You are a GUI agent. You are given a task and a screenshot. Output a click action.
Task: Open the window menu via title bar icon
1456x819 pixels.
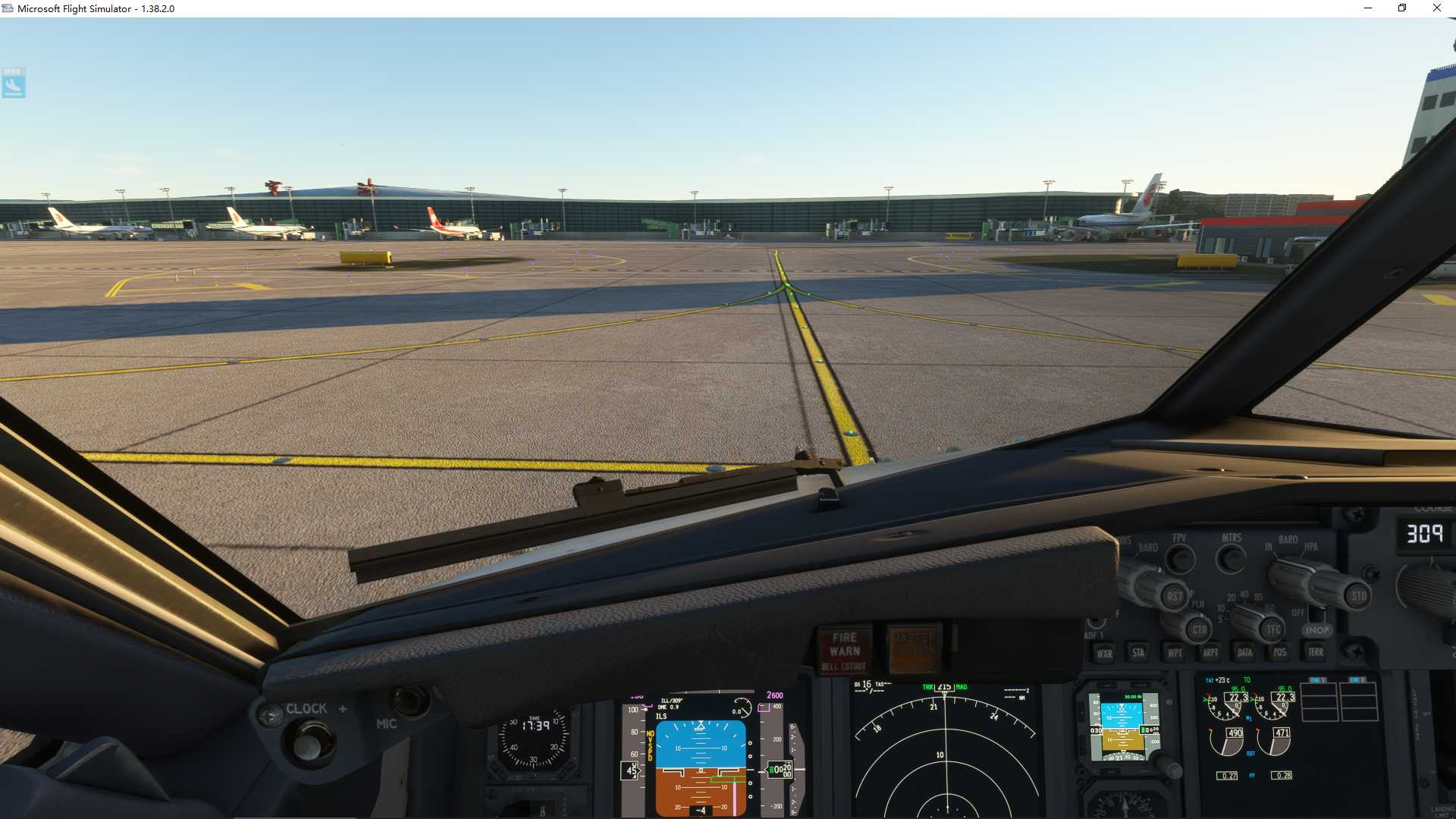point(7,8)
